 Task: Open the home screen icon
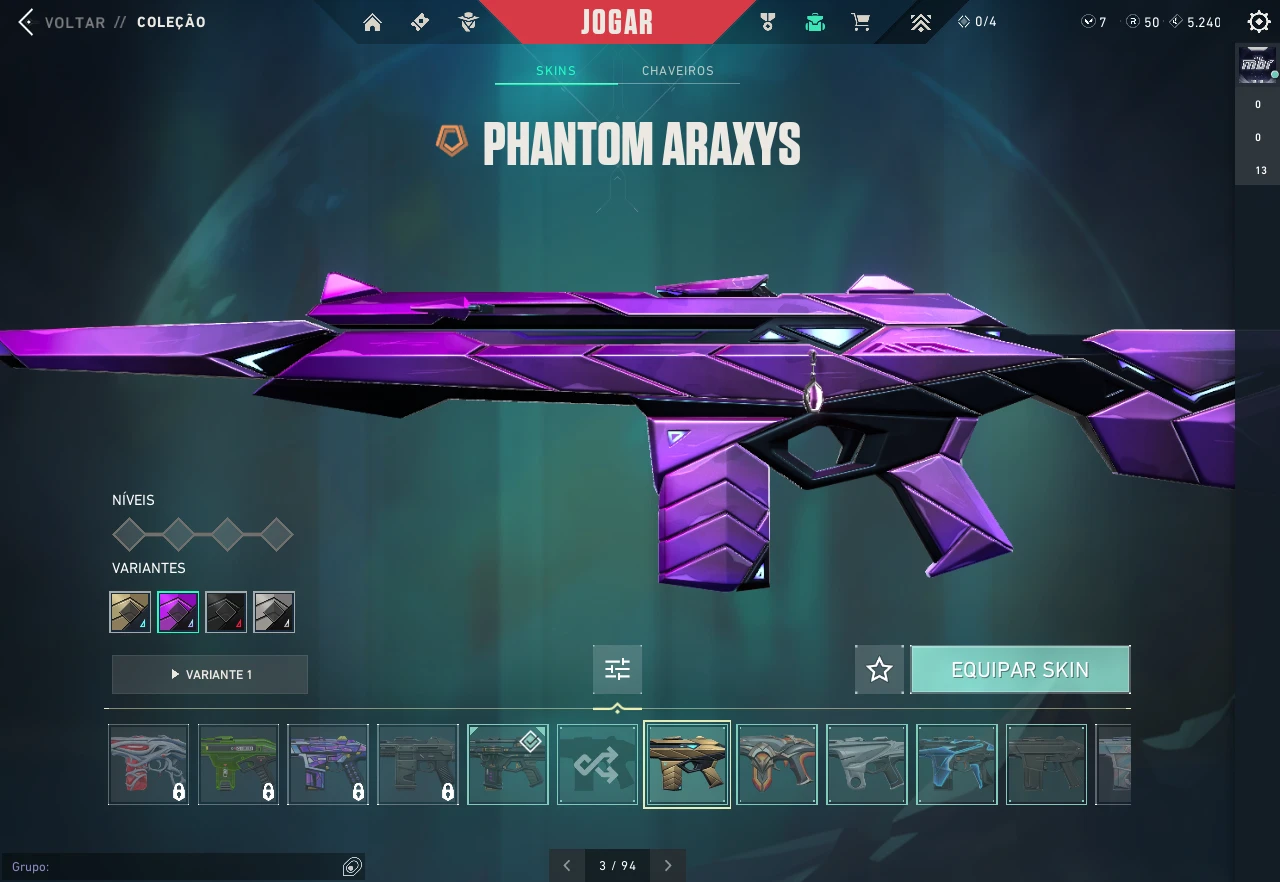(x=373, y=22)
